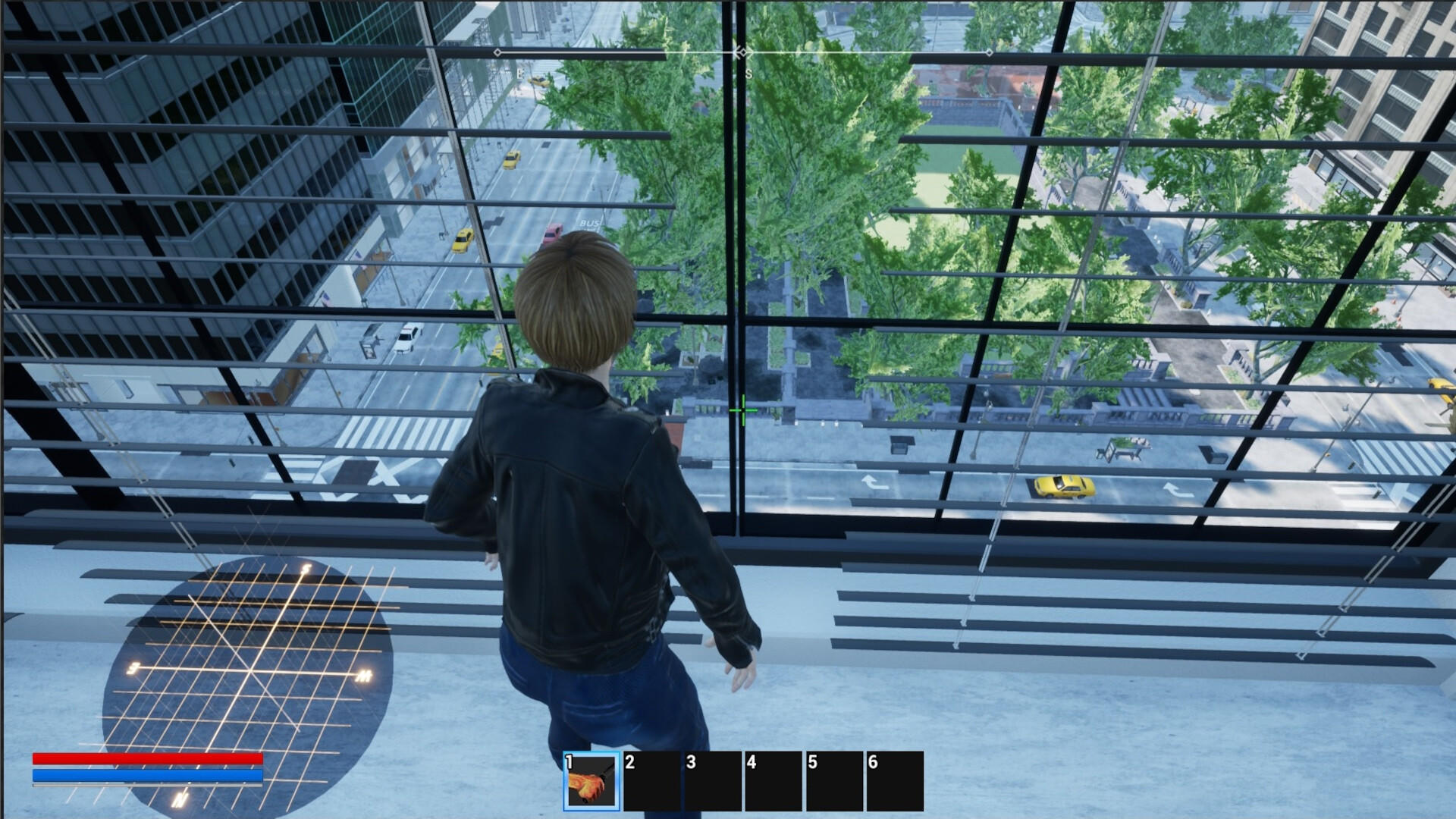Click the S label on the top compass

click(x=748, y=73)
